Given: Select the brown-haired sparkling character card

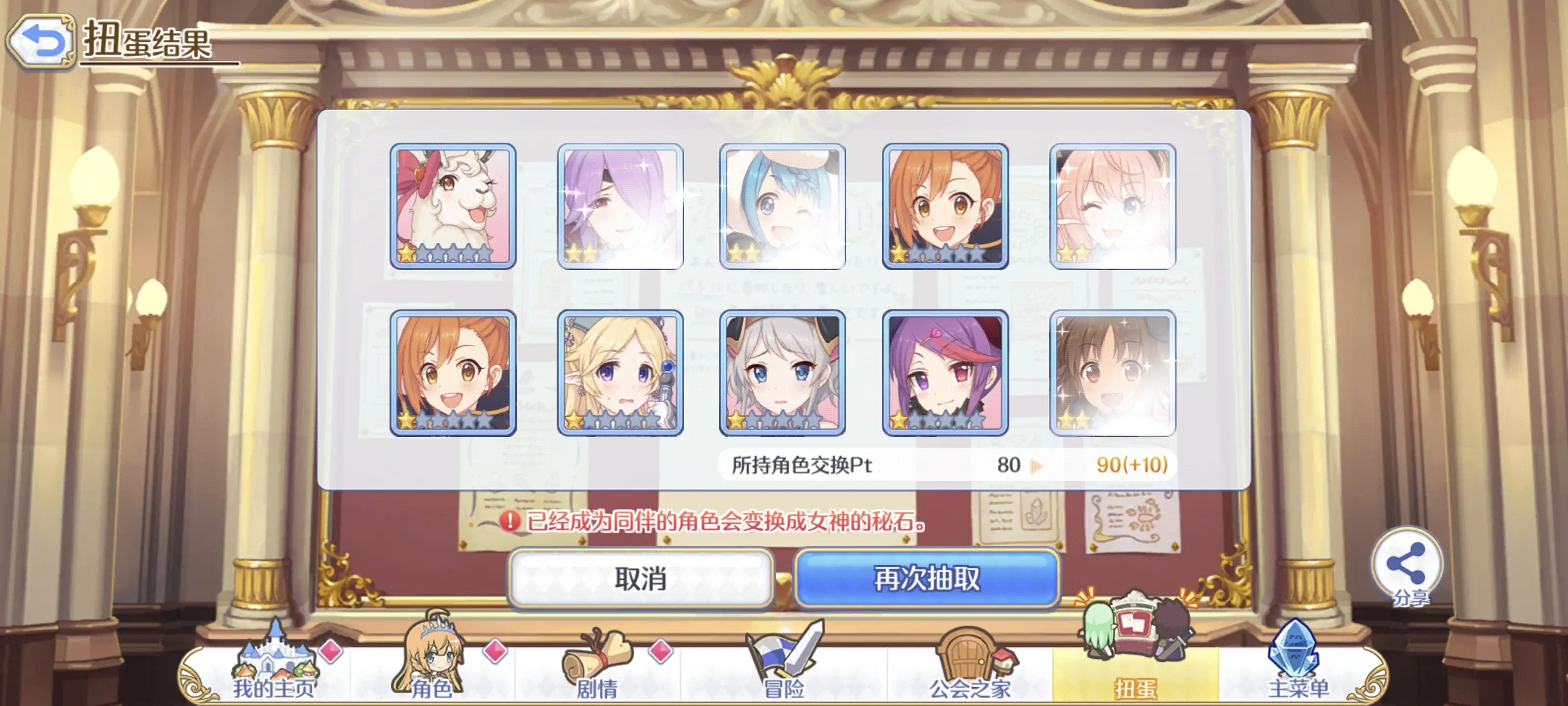Looking at the screenshot, I should pyautogui.click(x=1112, y=373).
